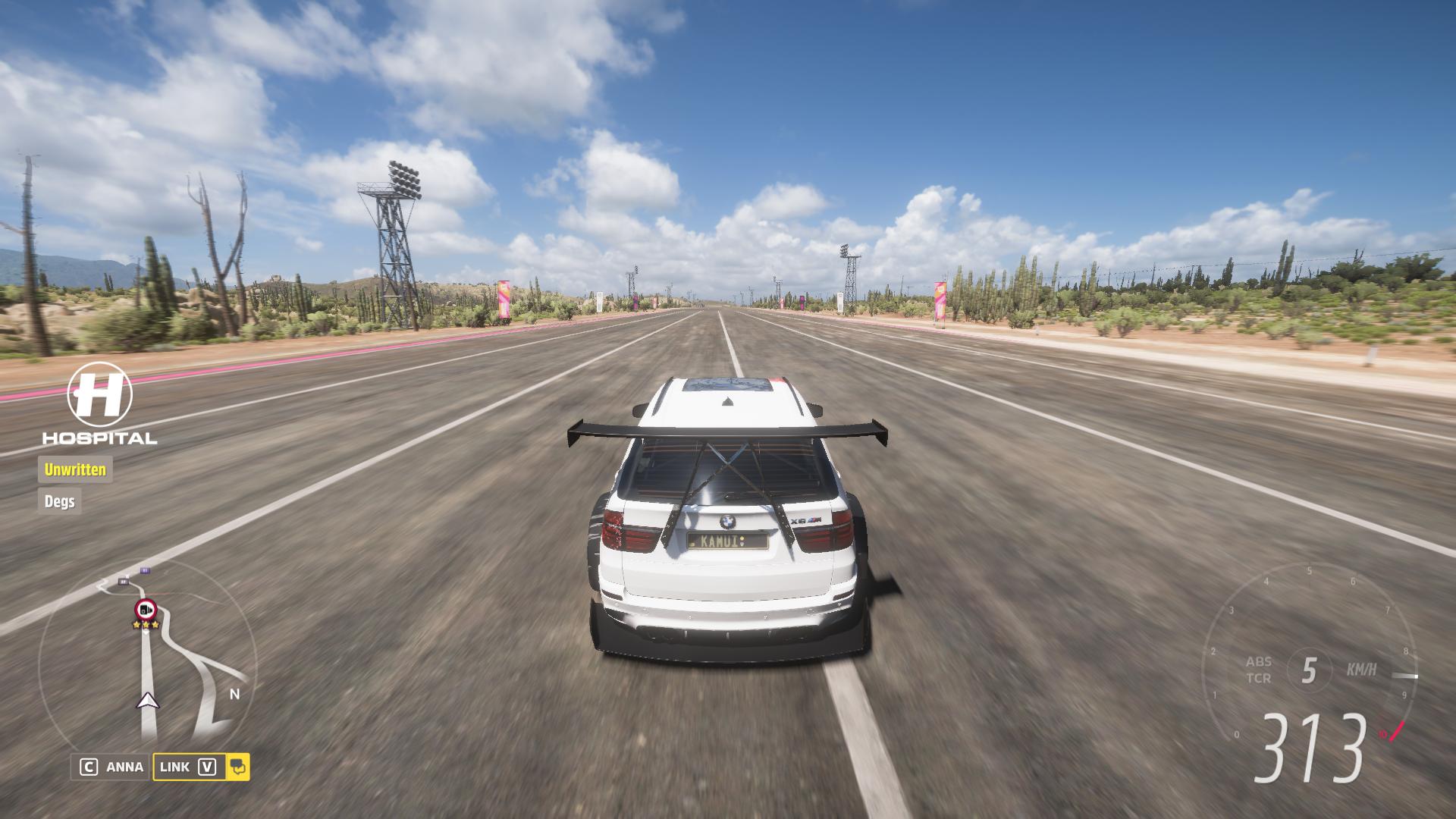
Task: Click the player arrow on the minimap
Action: tap(148, 700)
